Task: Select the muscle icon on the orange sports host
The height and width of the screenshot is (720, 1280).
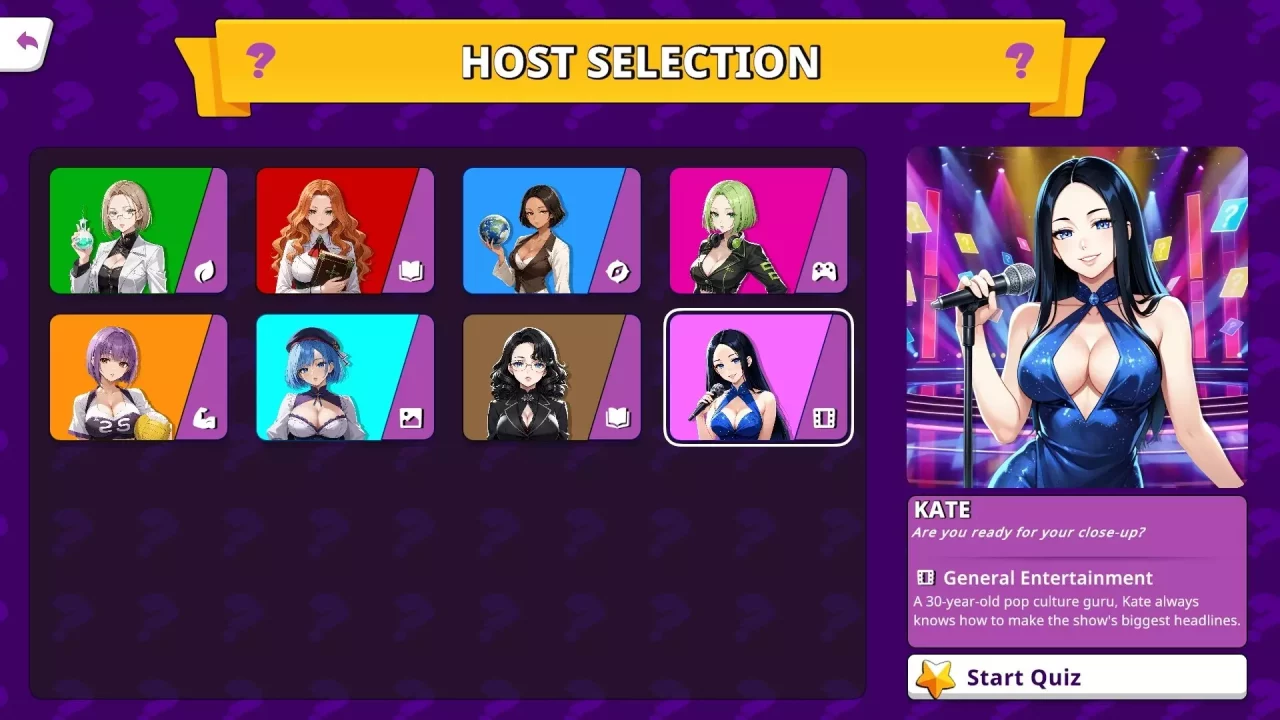Action: tap(203, 419)
